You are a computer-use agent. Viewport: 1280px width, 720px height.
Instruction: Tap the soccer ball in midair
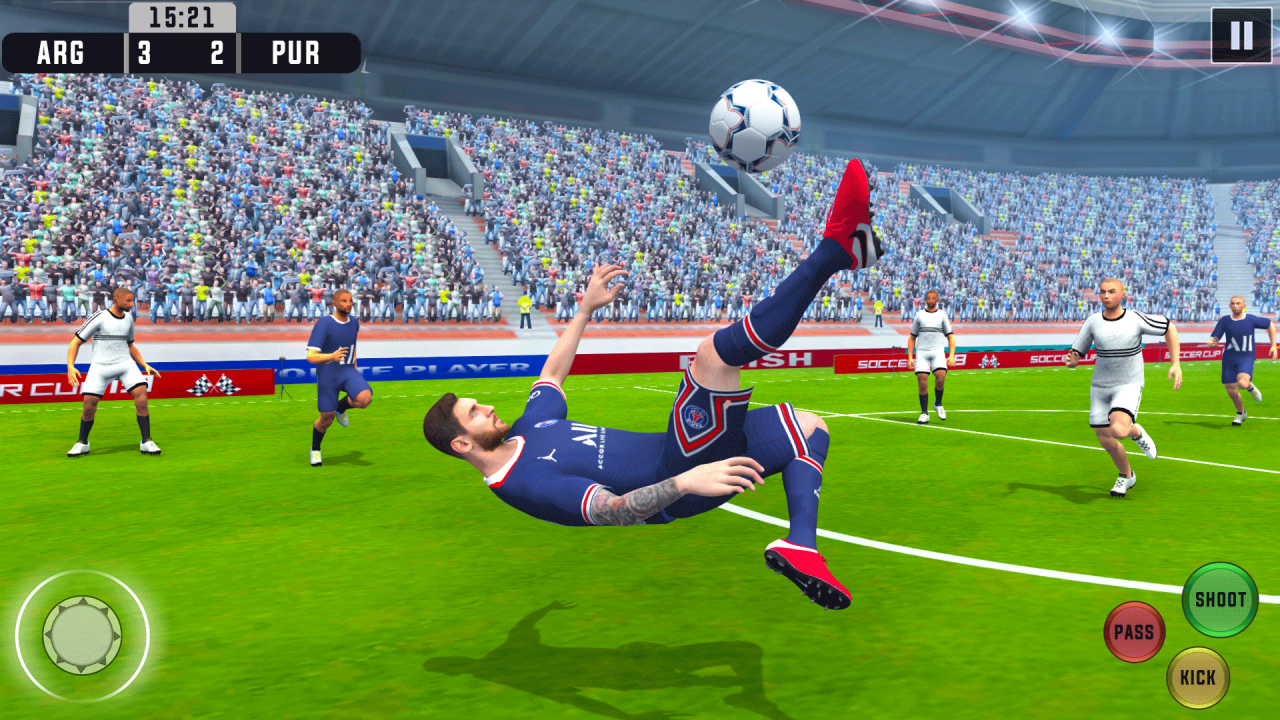pos(755,123)
